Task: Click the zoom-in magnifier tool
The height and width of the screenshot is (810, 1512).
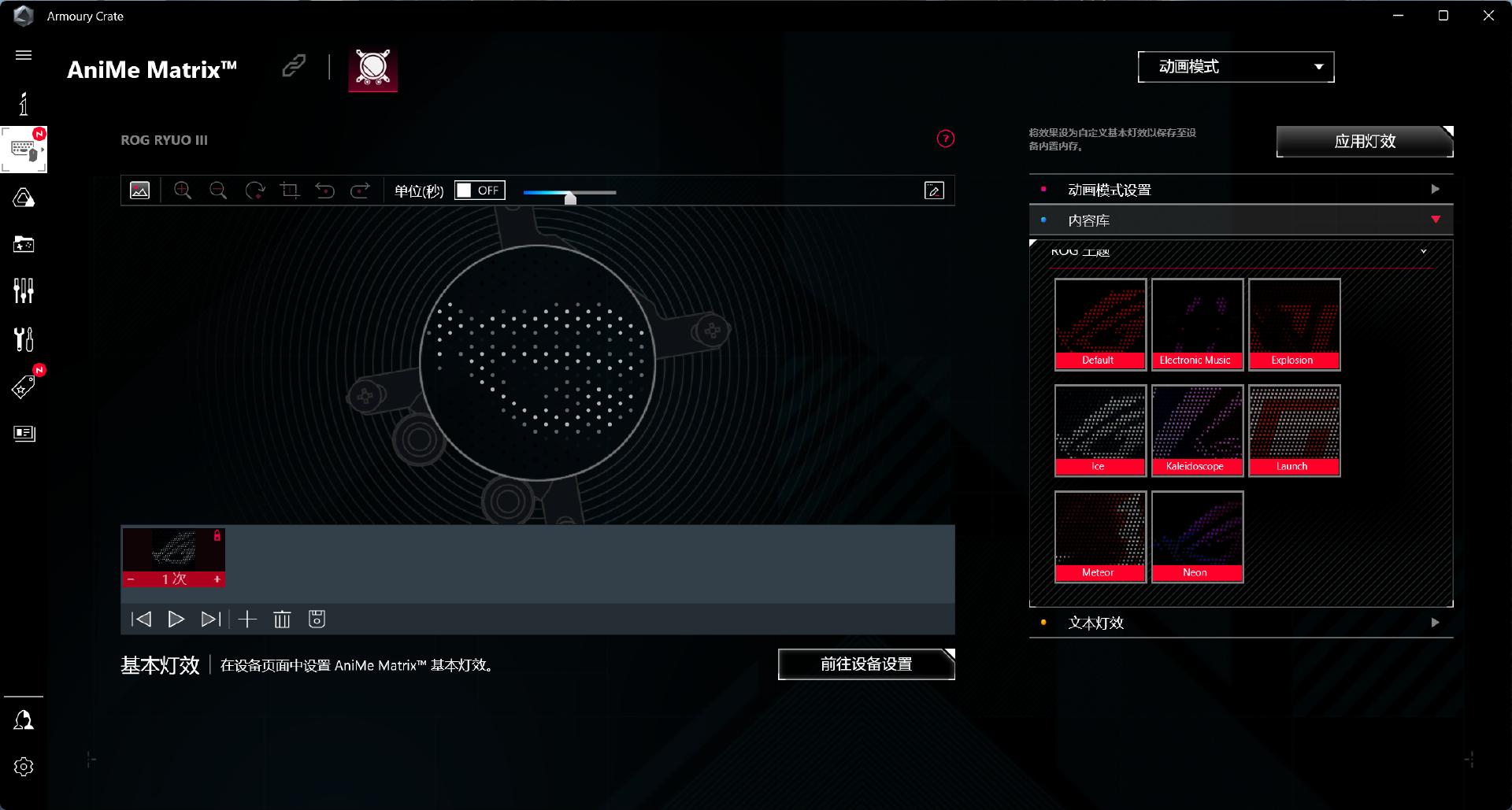Action: tap(183, 190)
